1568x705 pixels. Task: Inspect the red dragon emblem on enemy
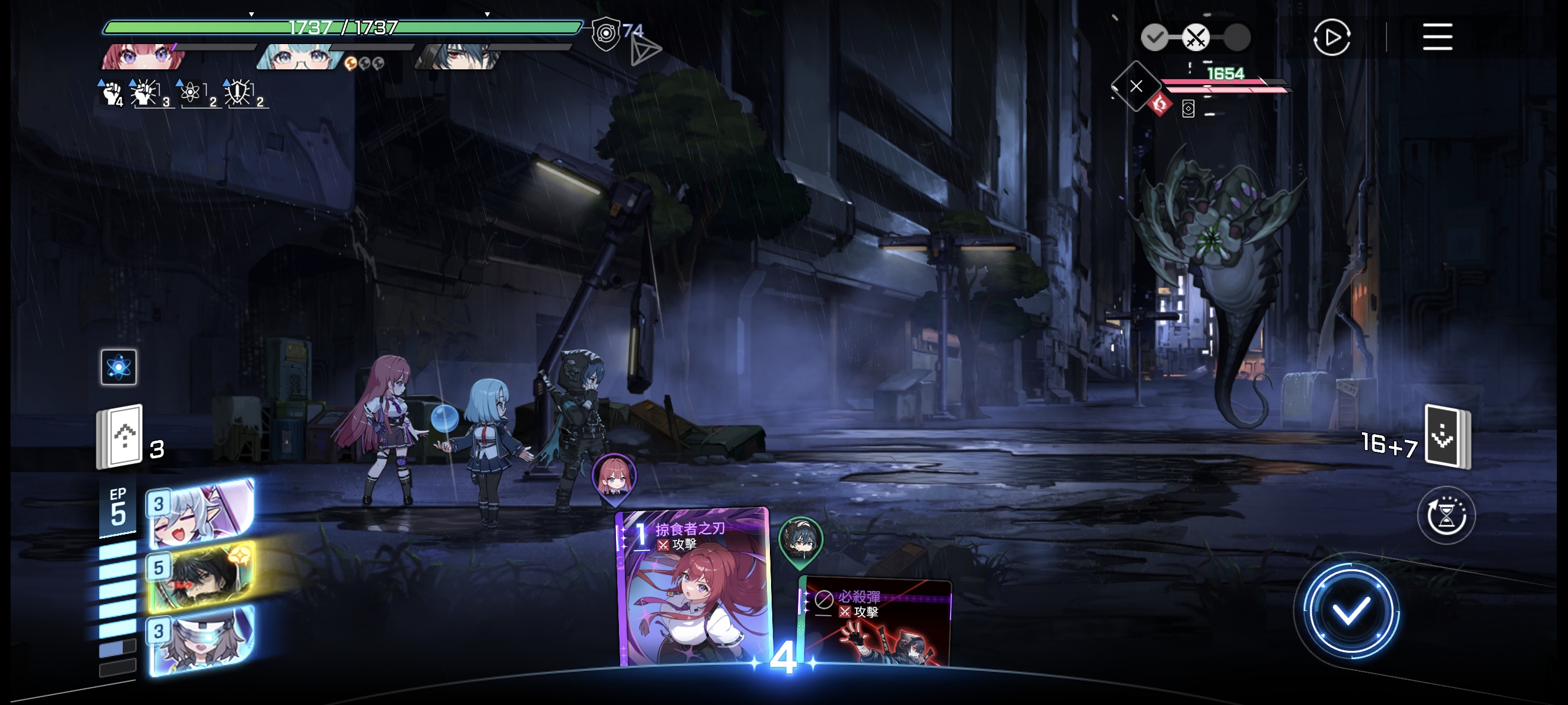click(1160, 105)
